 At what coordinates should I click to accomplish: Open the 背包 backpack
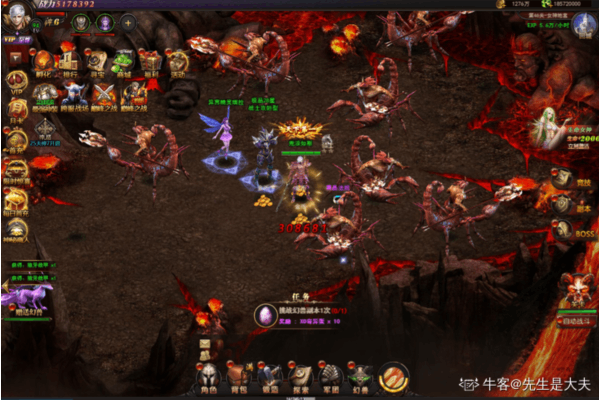(x=237, y=376)
